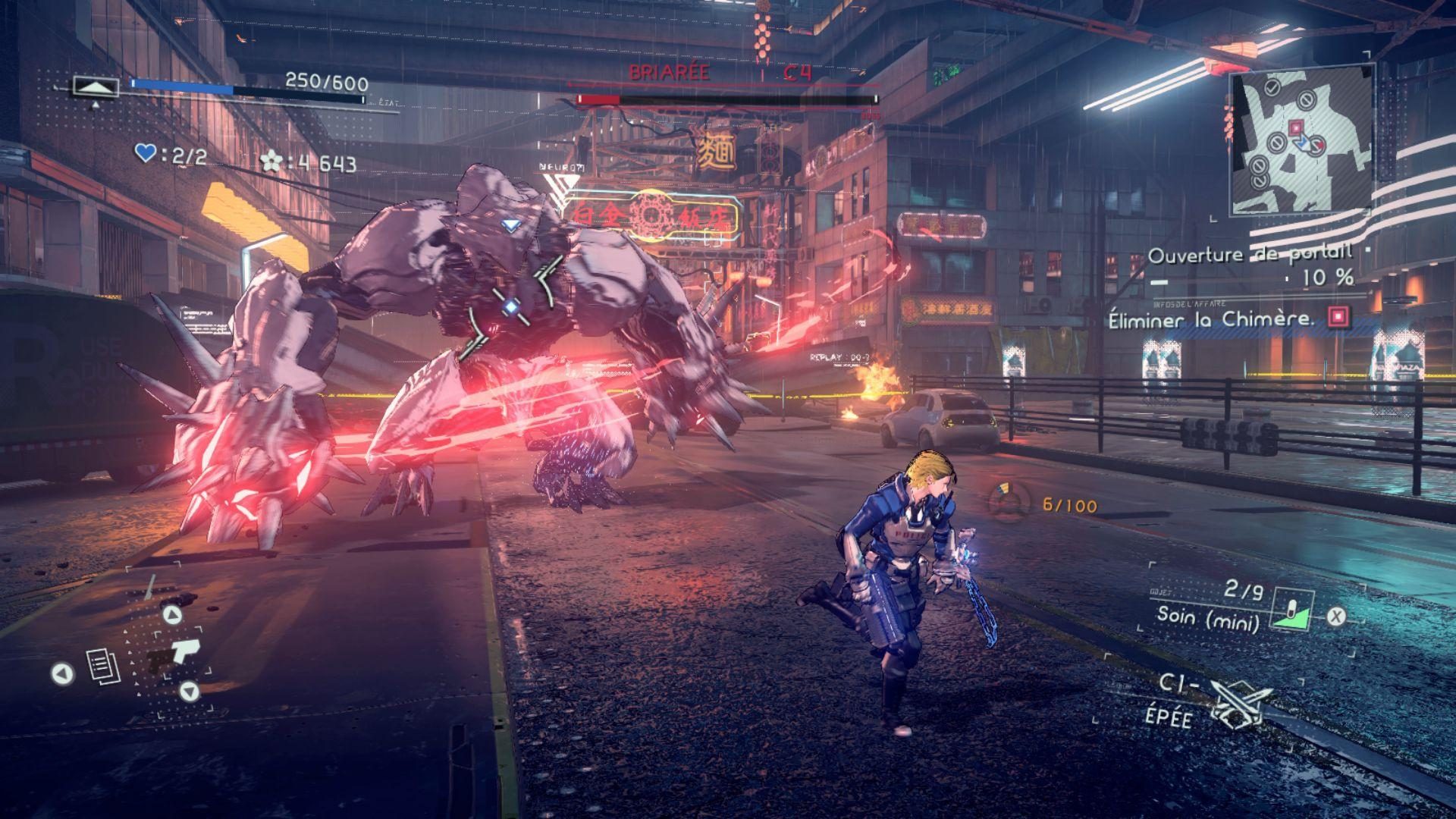1456x819 pixels.
Task: Expand the upward arrow on the ability wheel
Action: [173, 614]
